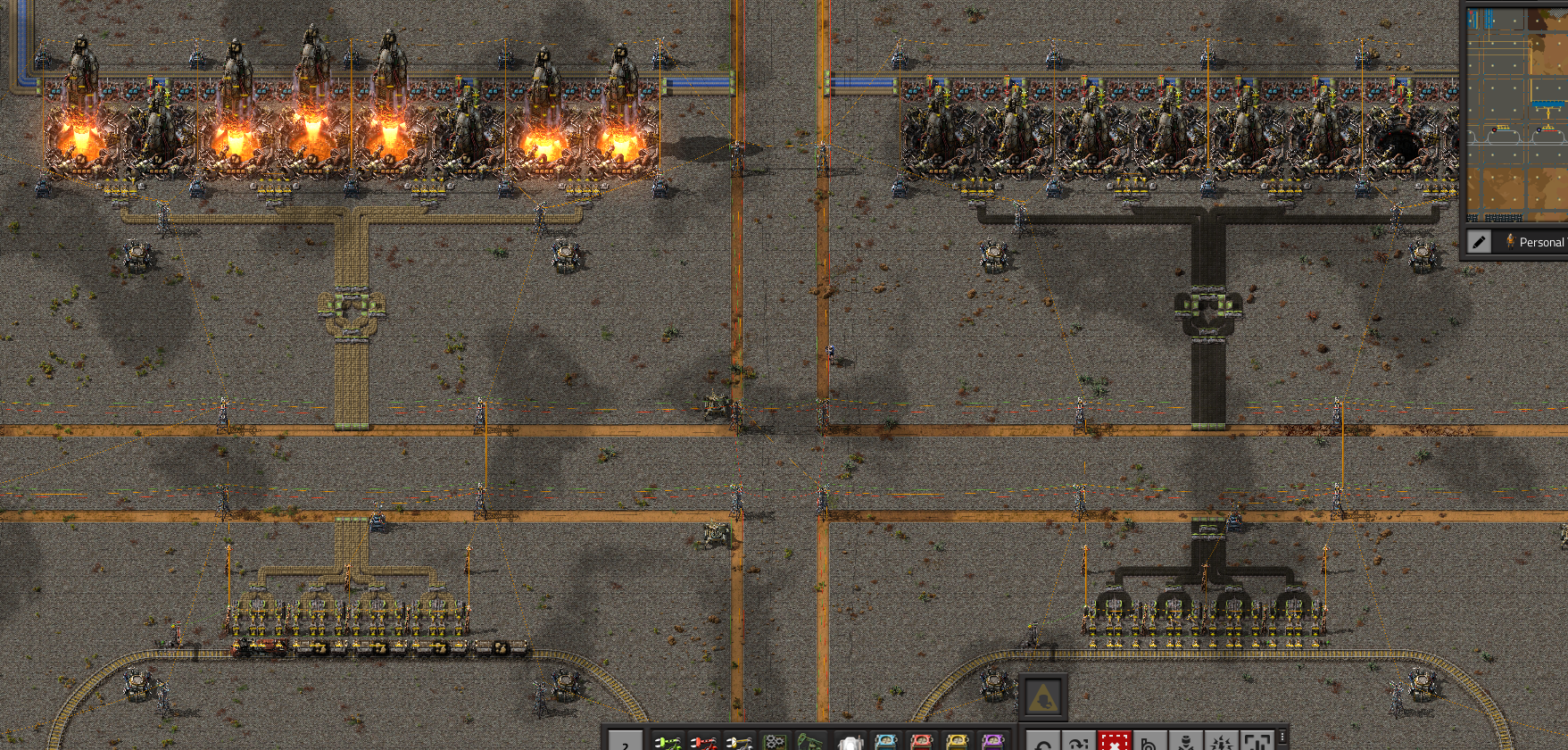Viewport: 1568px width, 750px height.
Task: Select the cyan logistic chest slot
Action: (x=885, y=741)
